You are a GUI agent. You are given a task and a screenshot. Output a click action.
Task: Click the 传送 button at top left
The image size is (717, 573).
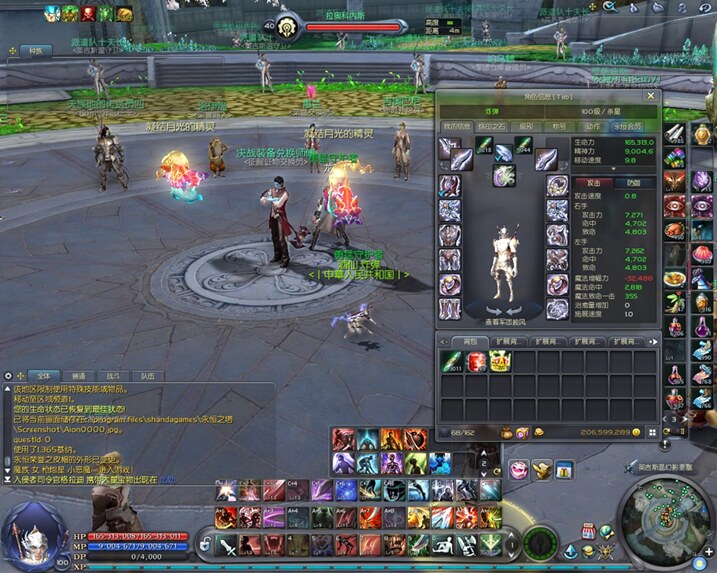(x=36, y=49)
